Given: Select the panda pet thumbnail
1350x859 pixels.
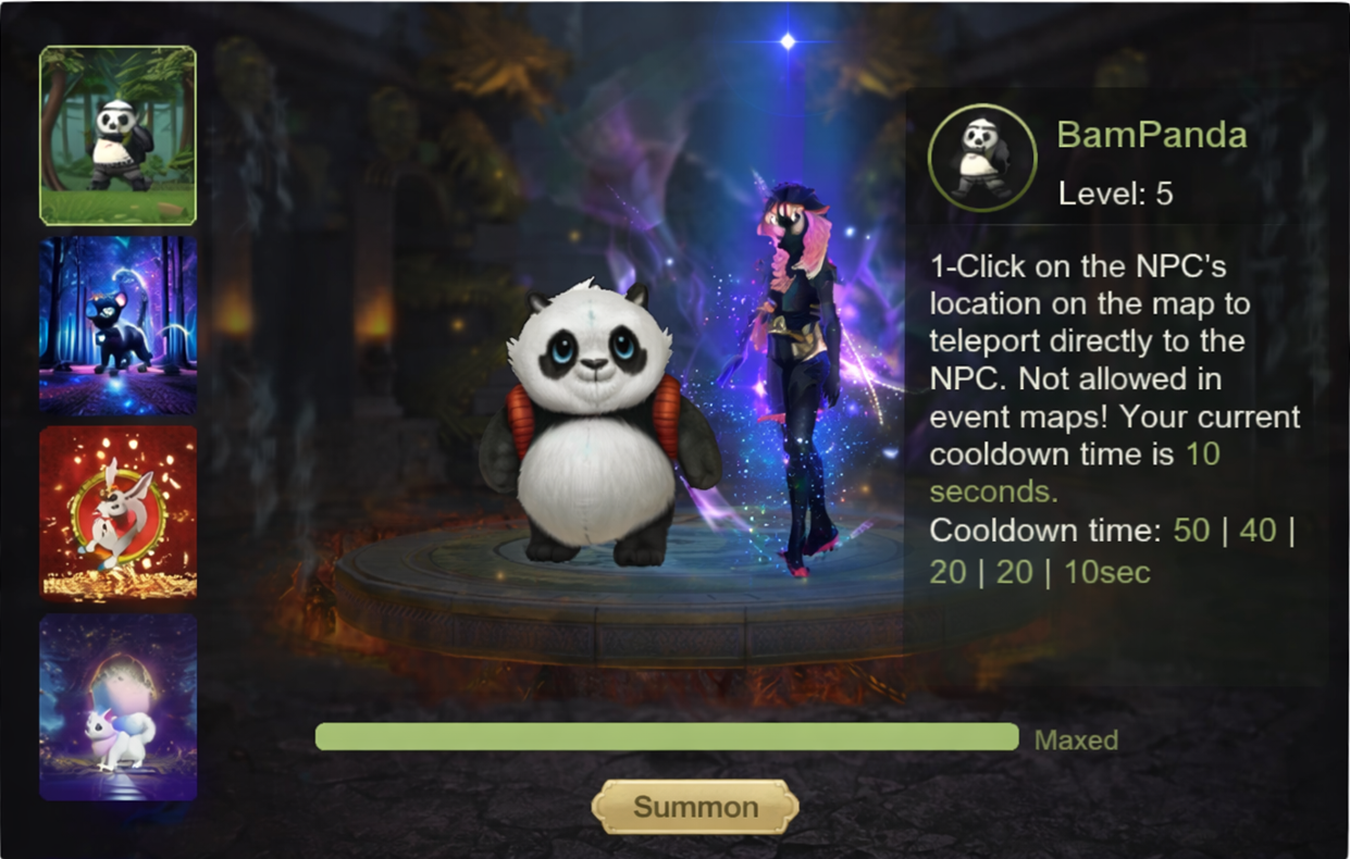Looking at the screenshot, I should (118, 136).
